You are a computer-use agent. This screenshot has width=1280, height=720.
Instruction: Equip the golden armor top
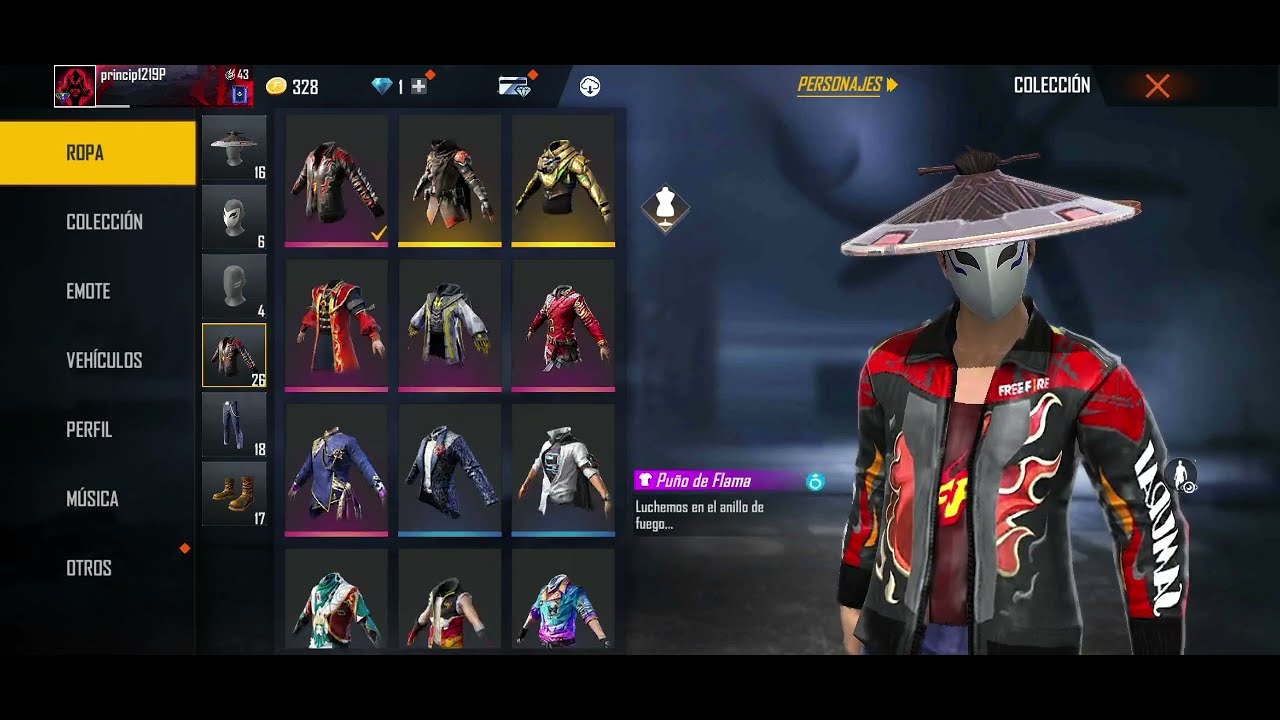(x=563, y=180)
